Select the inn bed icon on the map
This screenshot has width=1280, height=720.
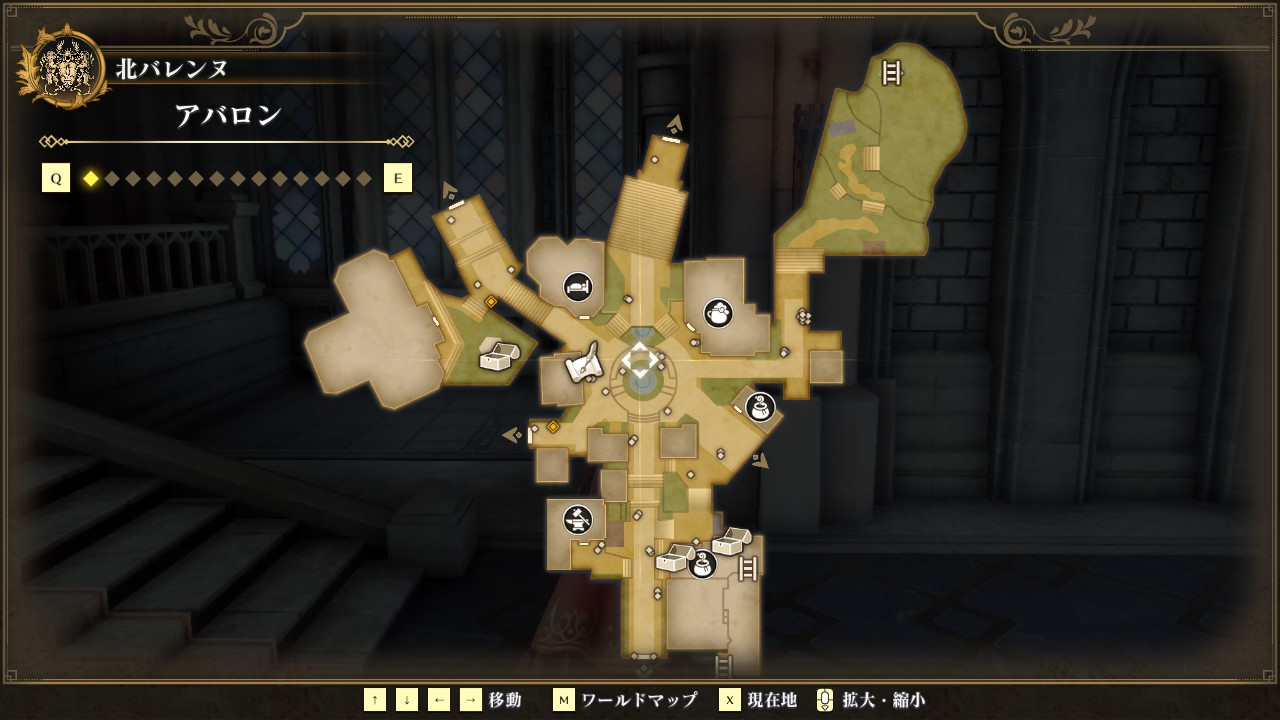577,287
